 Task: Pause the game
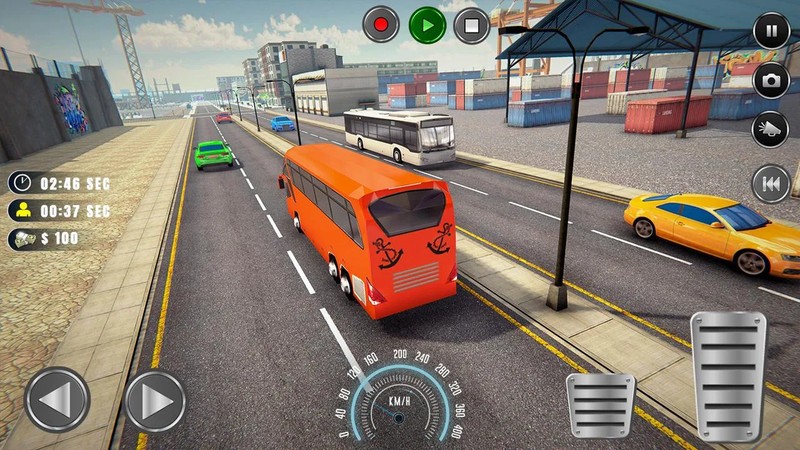[771, 30]
